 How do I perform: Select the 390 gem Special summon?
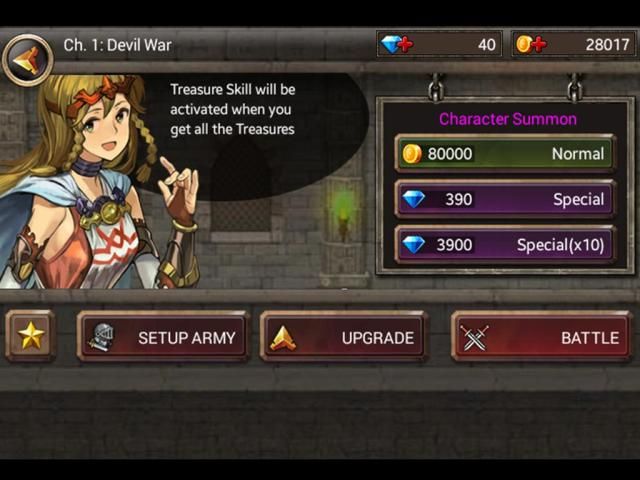coord(505,199)
